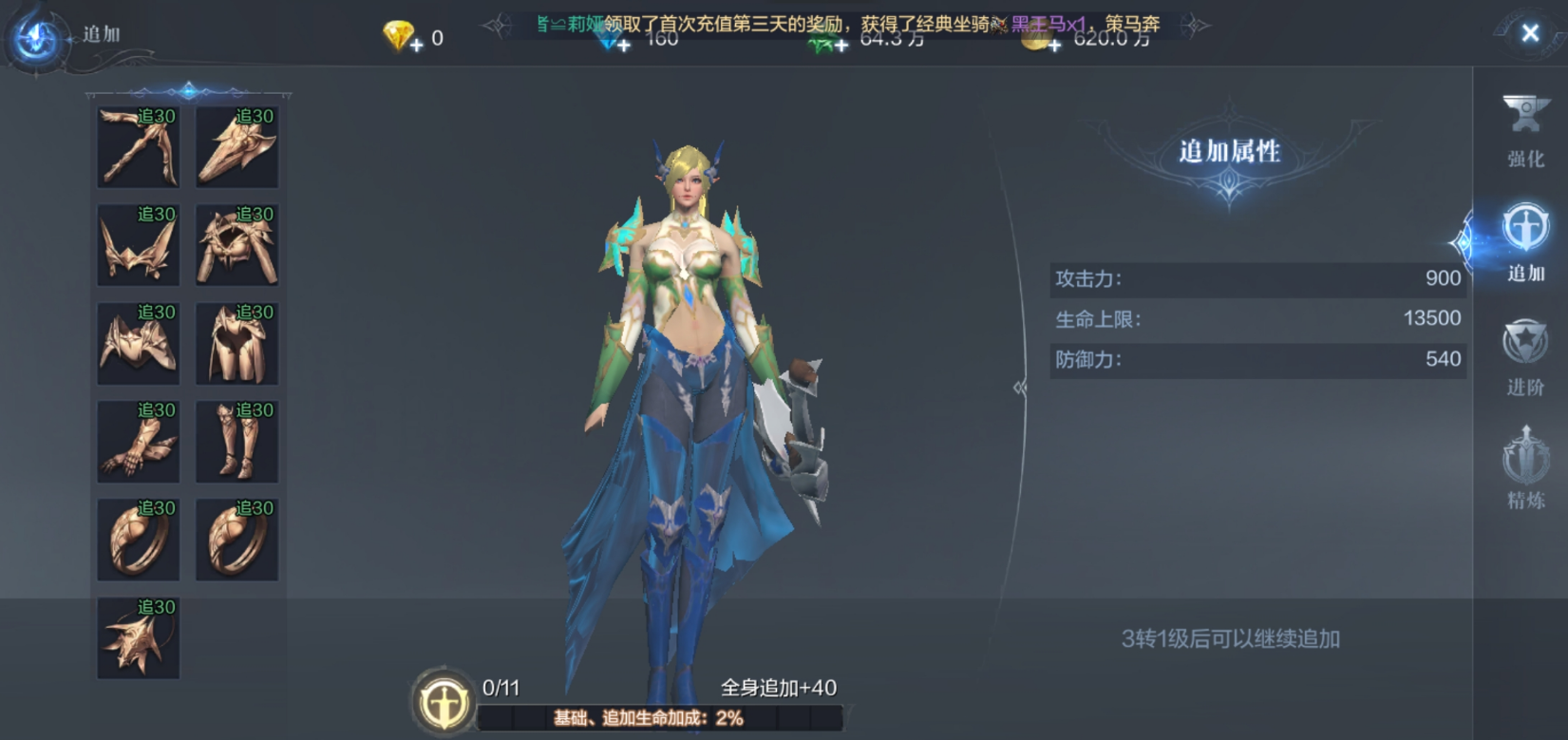Pick the boots equipment slot
1568x740 pixels.
click(x=236, y=441)
